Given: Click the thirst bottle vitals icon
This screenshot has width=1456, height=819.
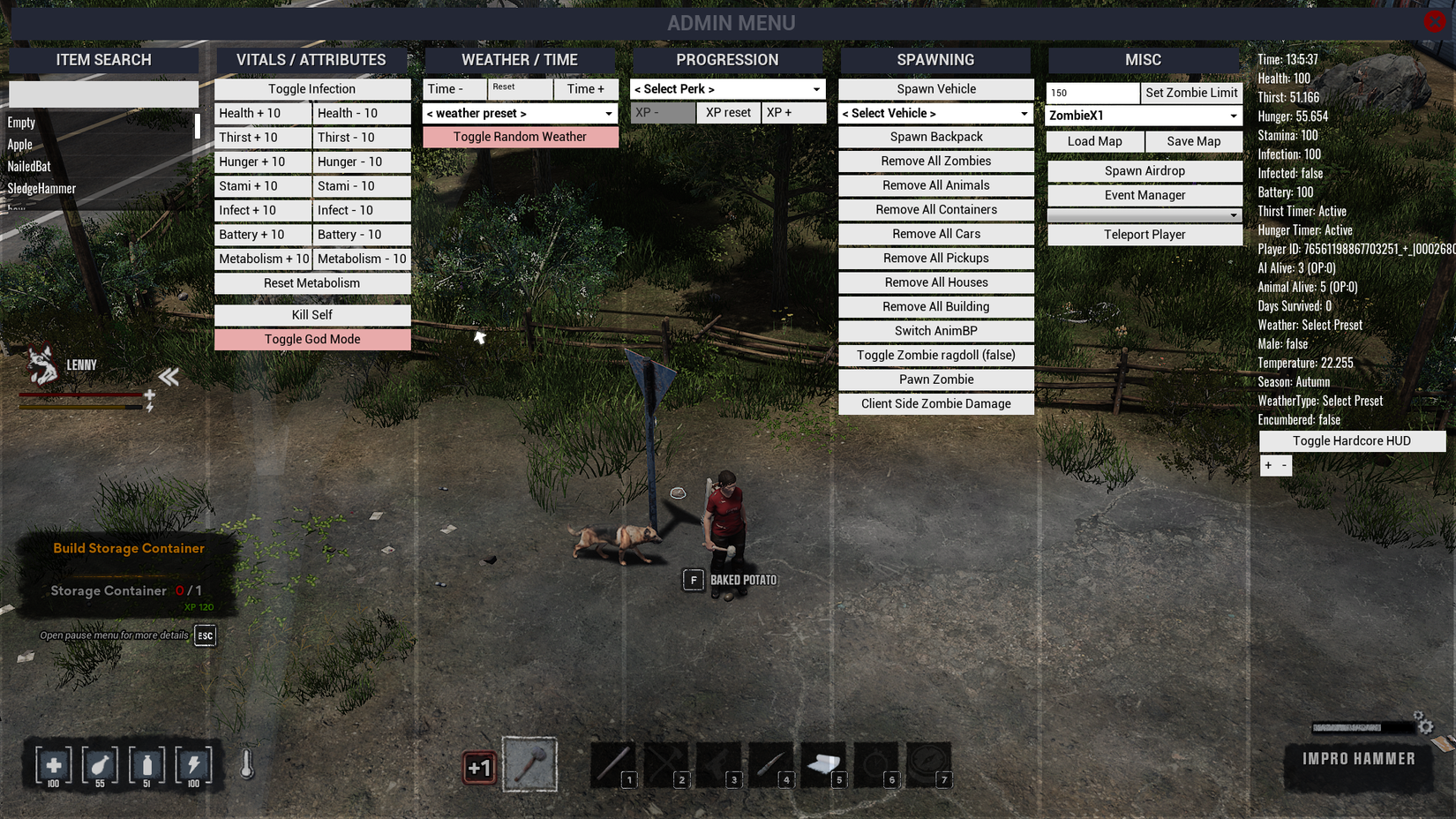Looking at the screenshot, I should pos(146,765).
